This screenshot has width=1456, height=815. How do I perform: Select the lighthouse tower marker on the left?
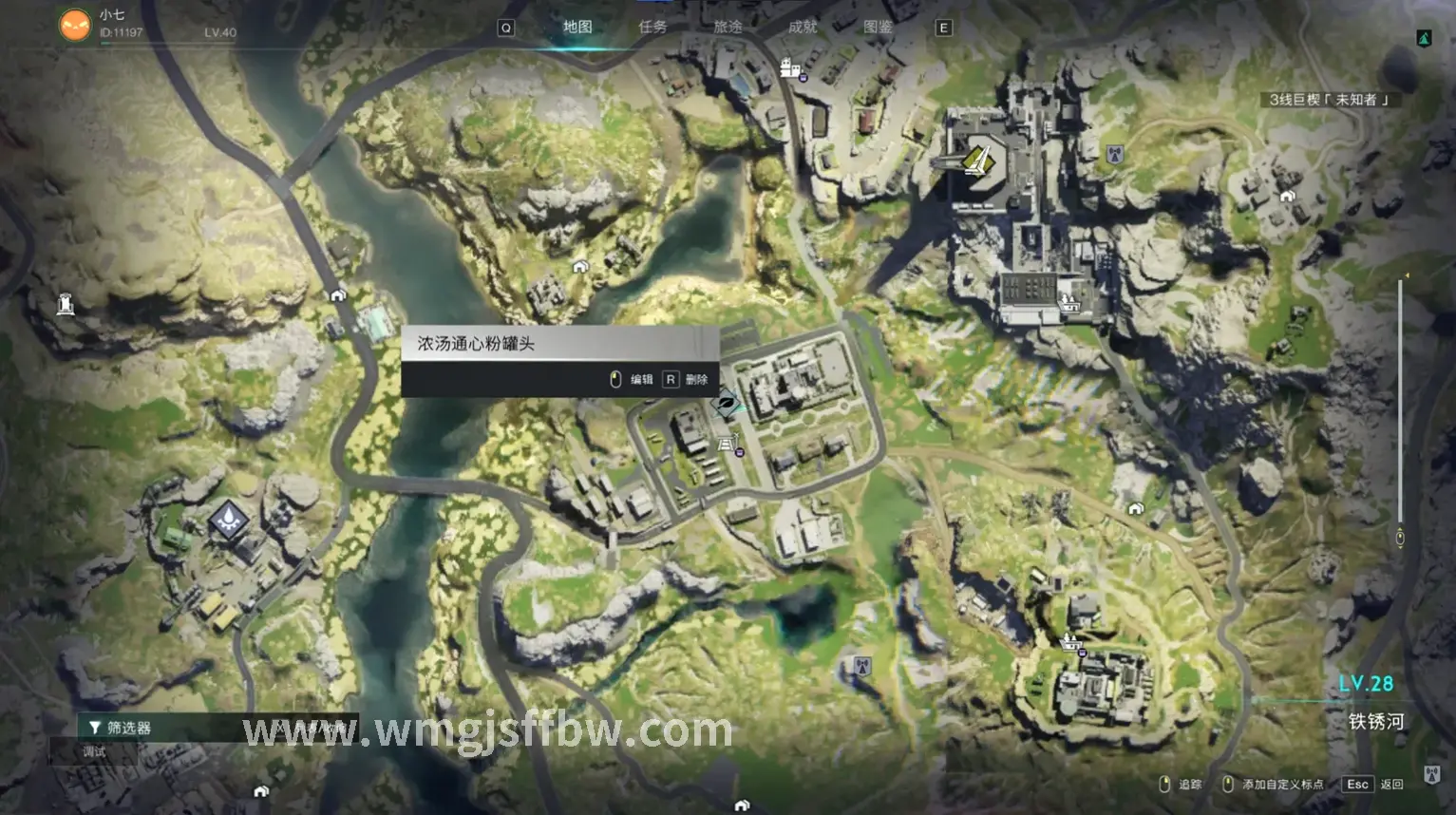point(66,304)
